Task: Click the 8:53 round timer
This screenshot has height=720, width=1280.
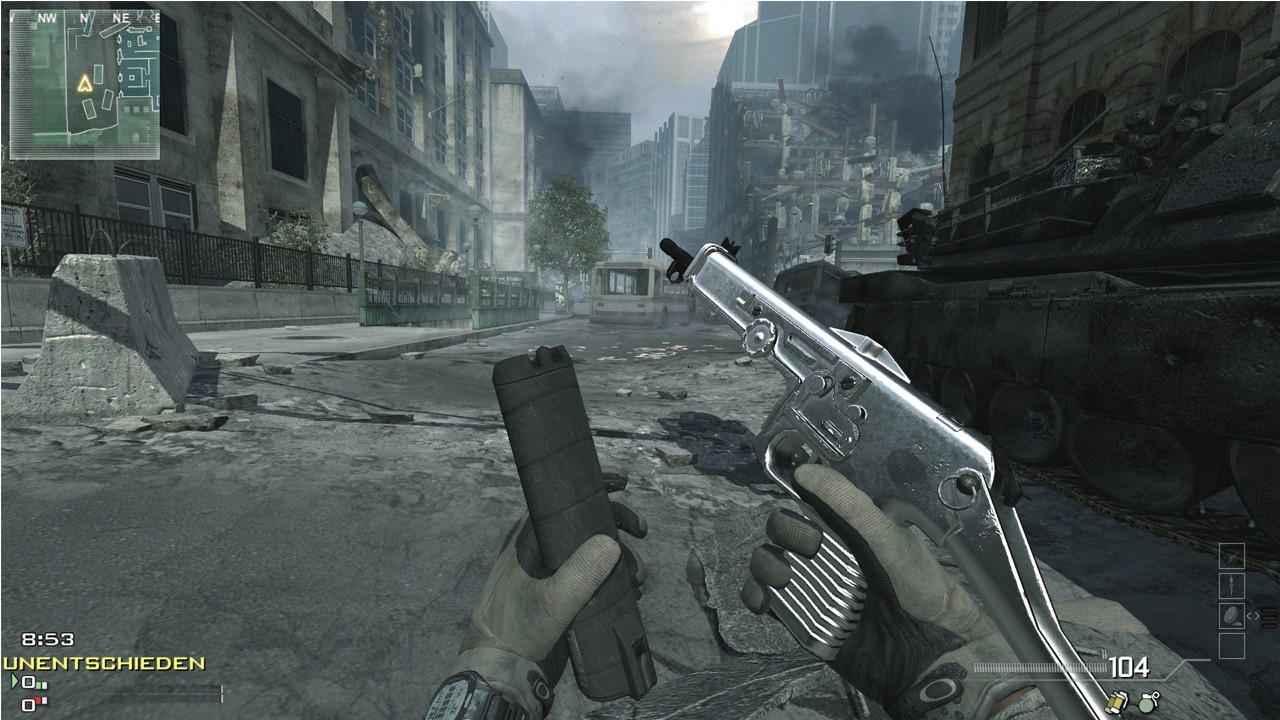Action: [48, 638]
